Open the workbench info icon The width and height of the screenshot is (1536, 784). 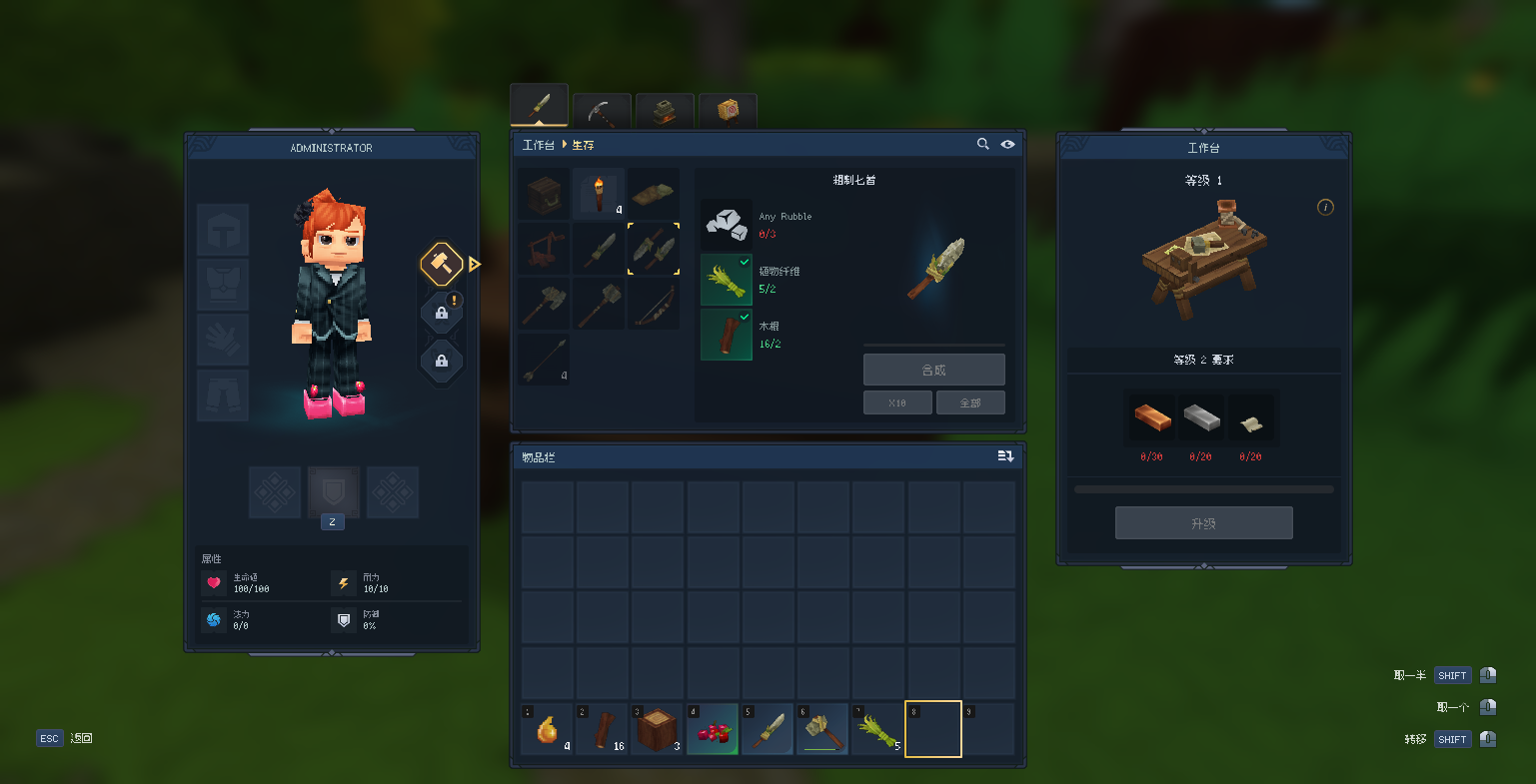(x=1325, y=208)
